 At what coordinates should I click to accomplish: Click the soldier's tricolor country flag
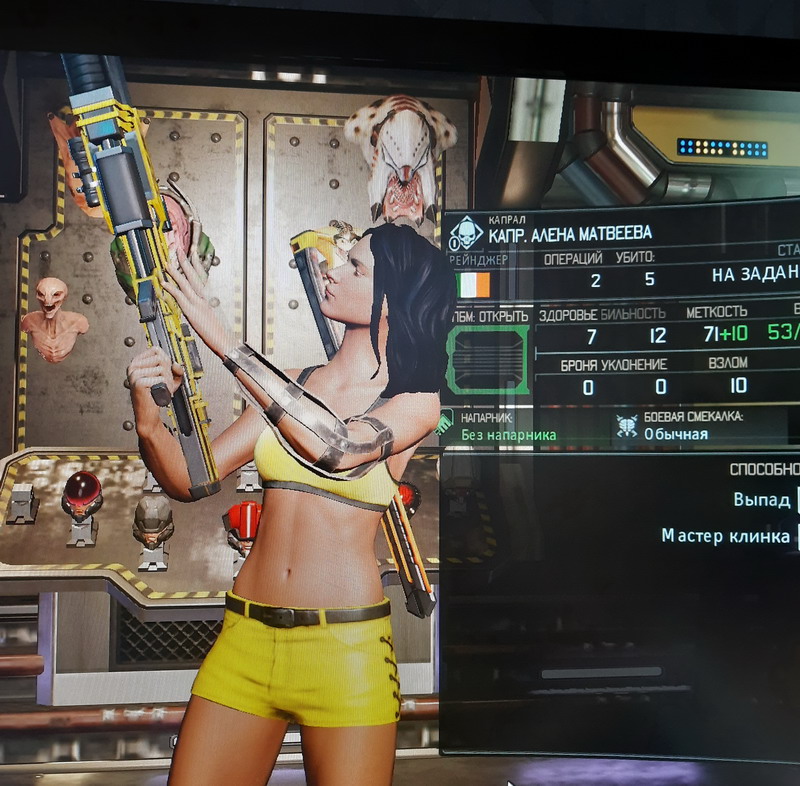coord(473,286)
